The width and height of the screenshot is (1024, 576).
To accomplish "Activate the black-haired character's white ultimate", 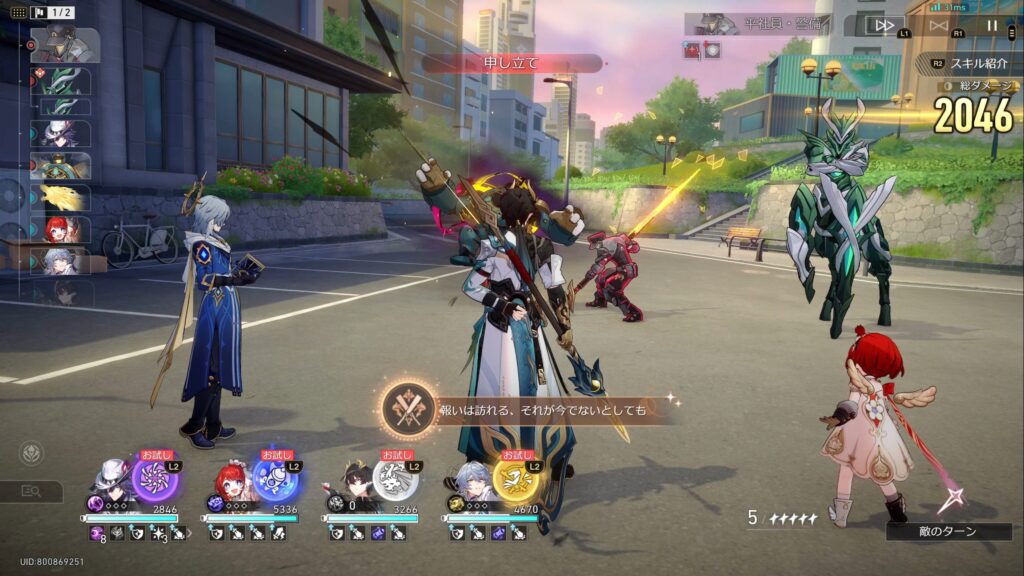I will pyautogui.click(x=395, y=480).
